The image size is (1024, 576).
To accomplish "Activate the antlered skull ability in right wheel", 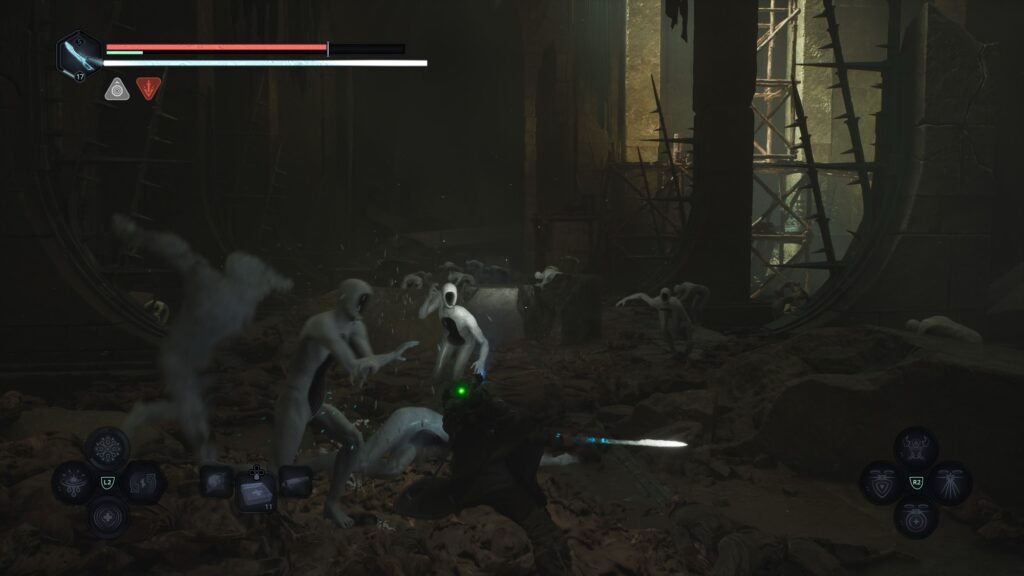I will (x=916, y=449).
